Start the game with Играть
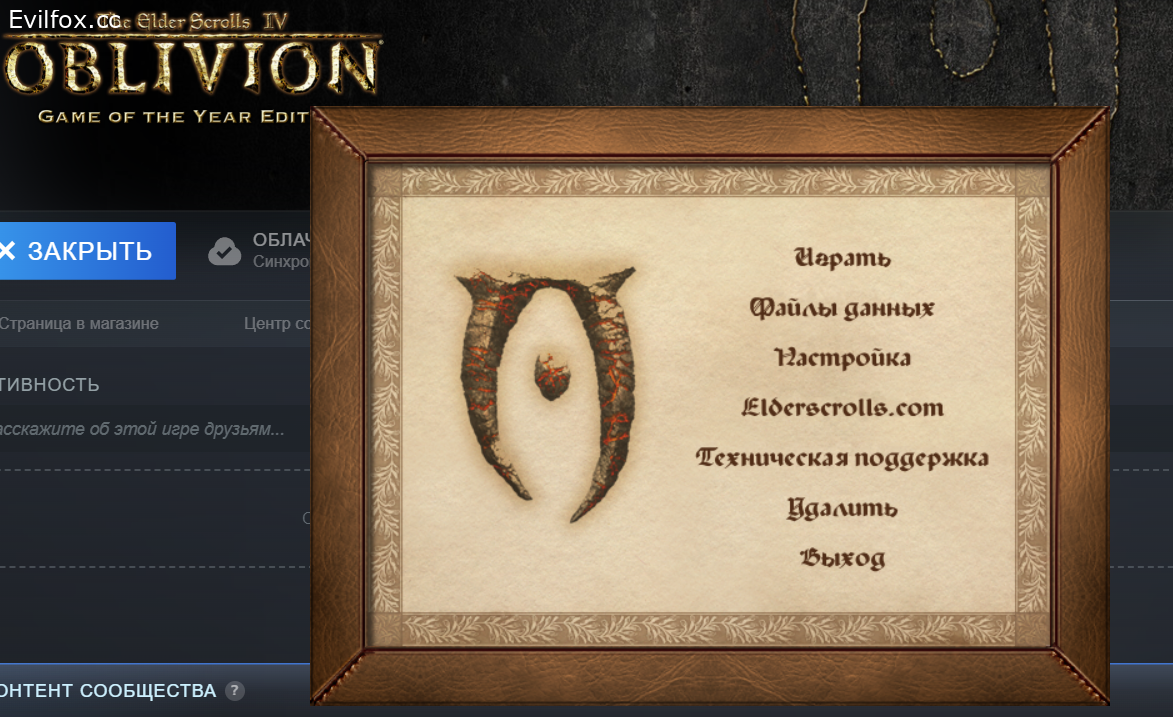 point(842,258)
